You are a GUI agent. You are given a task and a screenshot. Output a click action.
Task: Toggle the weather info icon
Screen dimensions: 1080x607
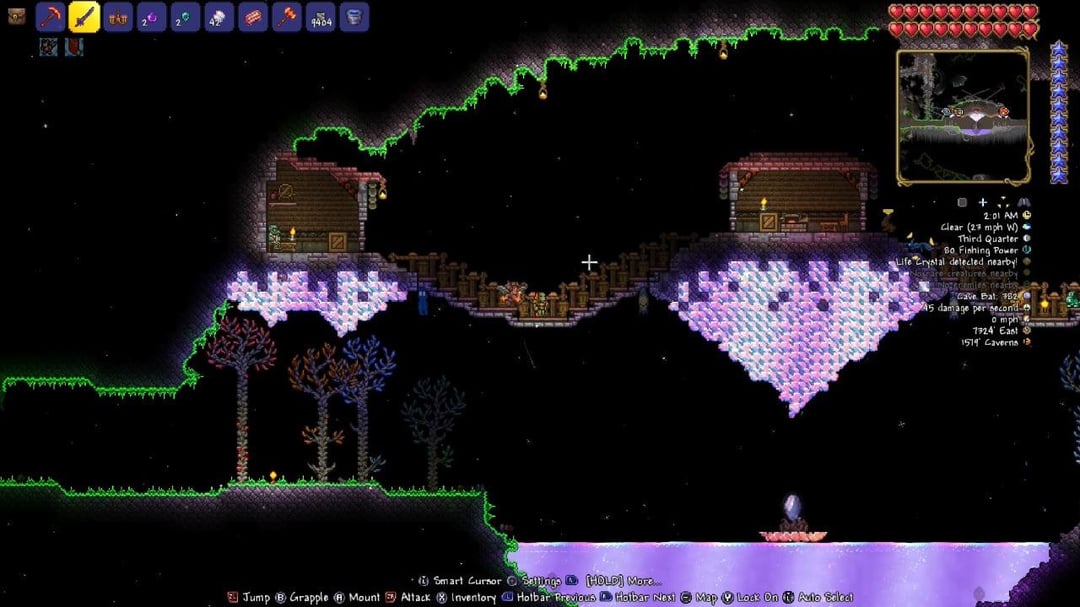(x=1026, y=227)
